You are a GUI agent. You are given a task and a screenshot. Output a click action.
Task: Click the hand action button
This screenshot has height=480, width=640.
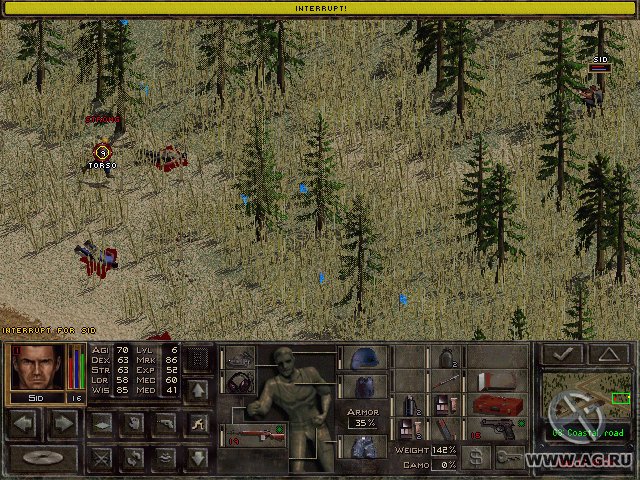(x=131, y=424)
